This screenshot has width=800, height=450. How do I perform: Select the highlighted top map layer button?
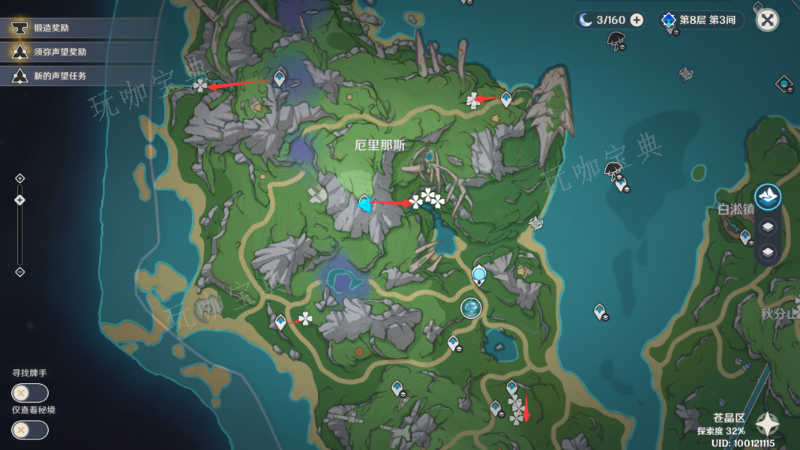[767, 198]
